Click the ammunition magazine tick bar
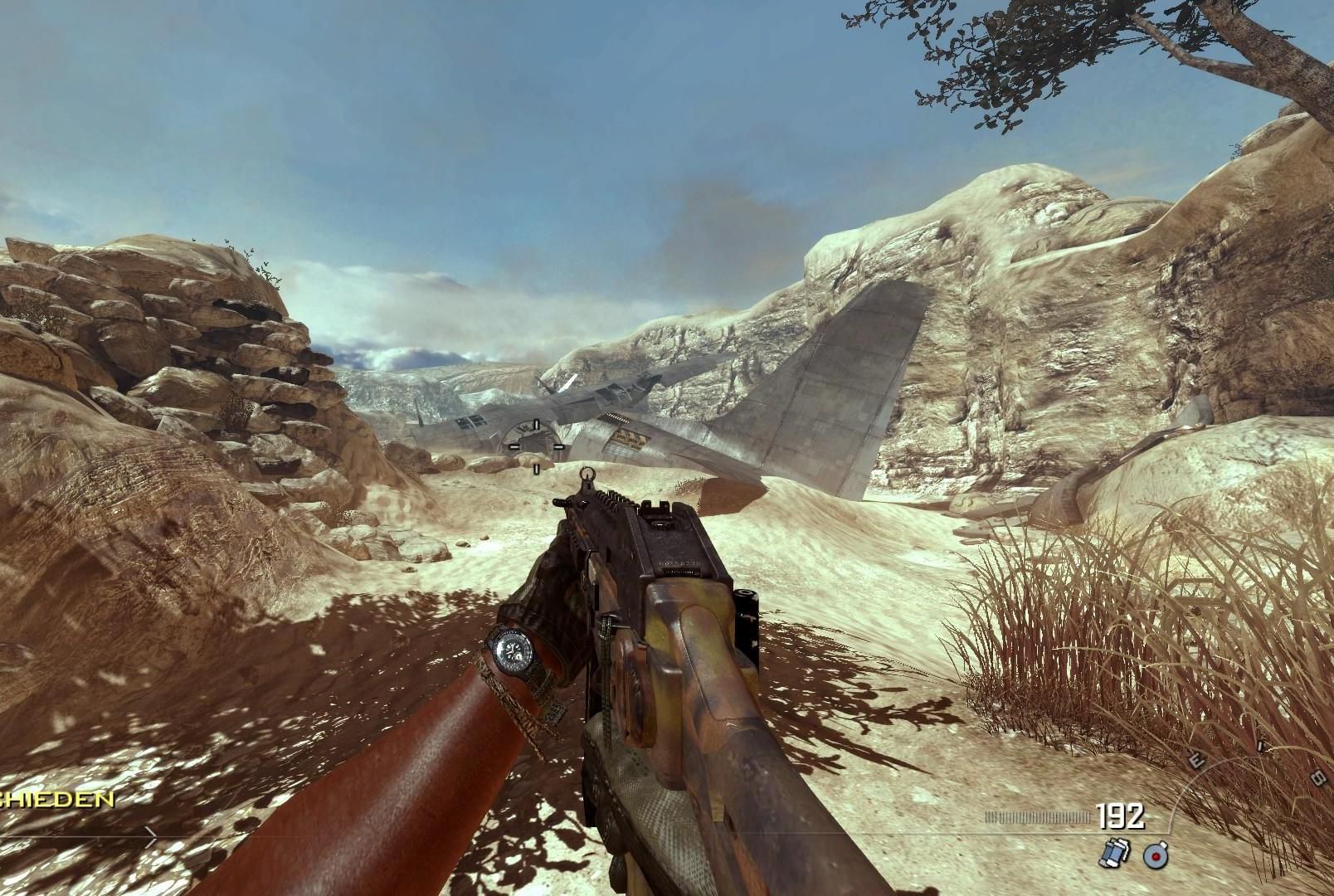Screen dimensions: 1334x896 pos(1037,816)
